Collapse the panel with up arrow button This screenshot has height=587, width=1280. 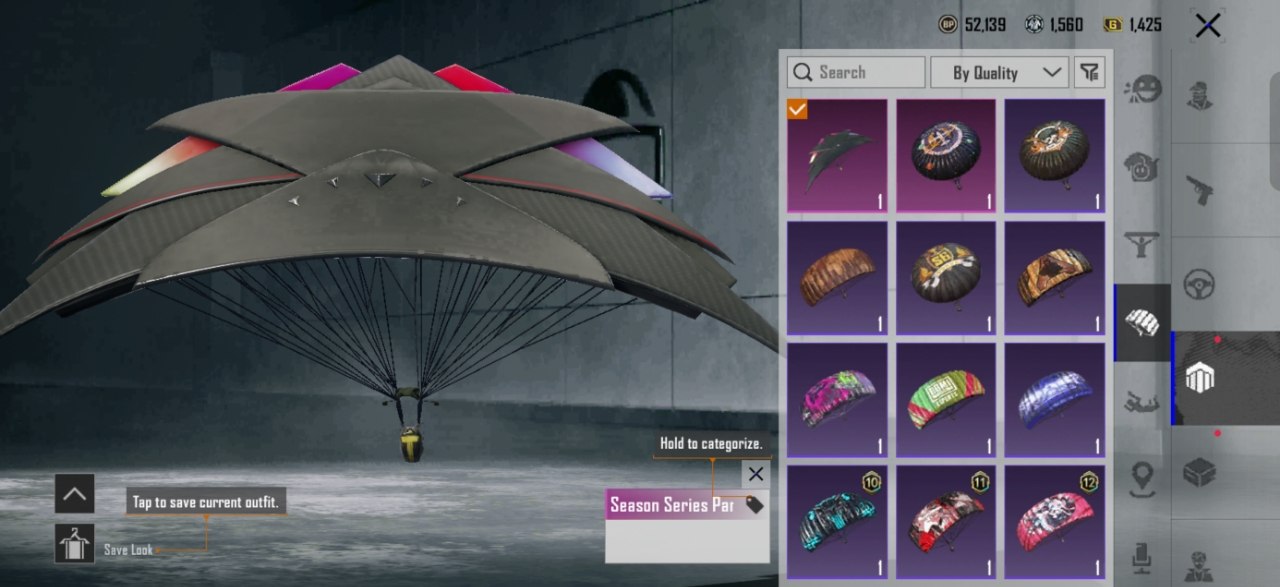coord(75,494)
